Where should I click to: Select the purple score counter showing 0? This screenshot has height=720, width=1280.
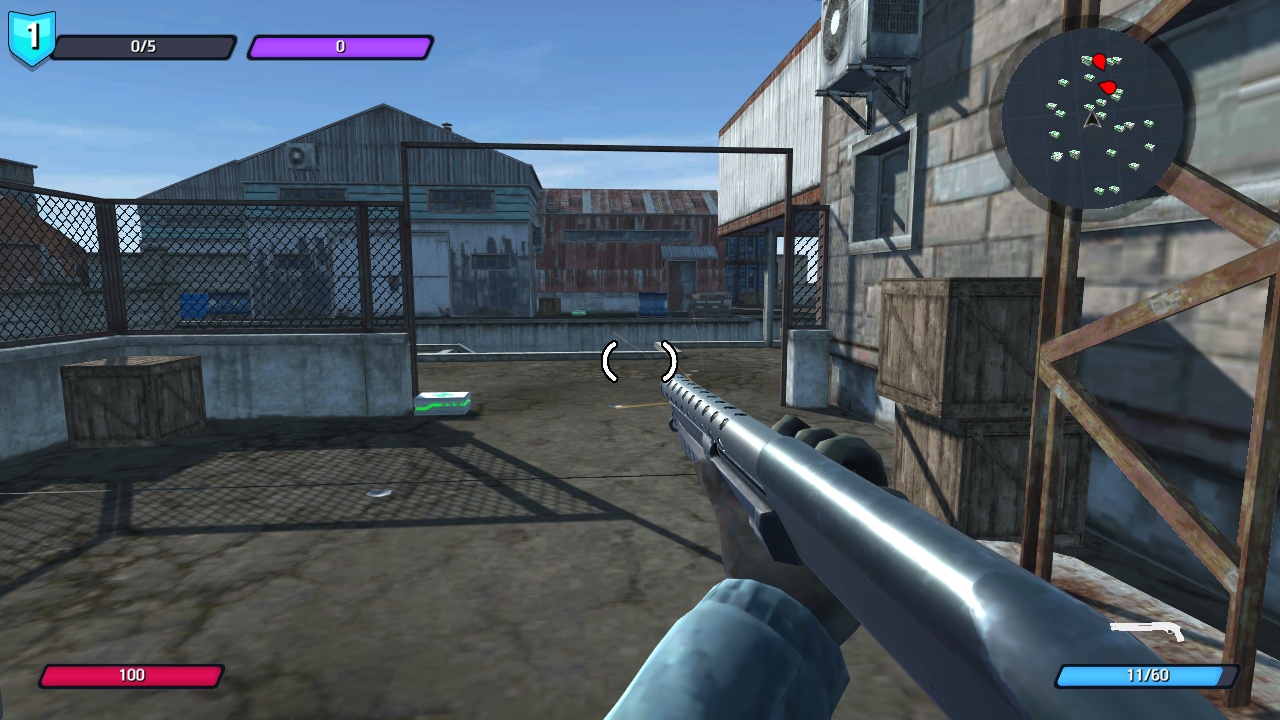tap(340, 46)
